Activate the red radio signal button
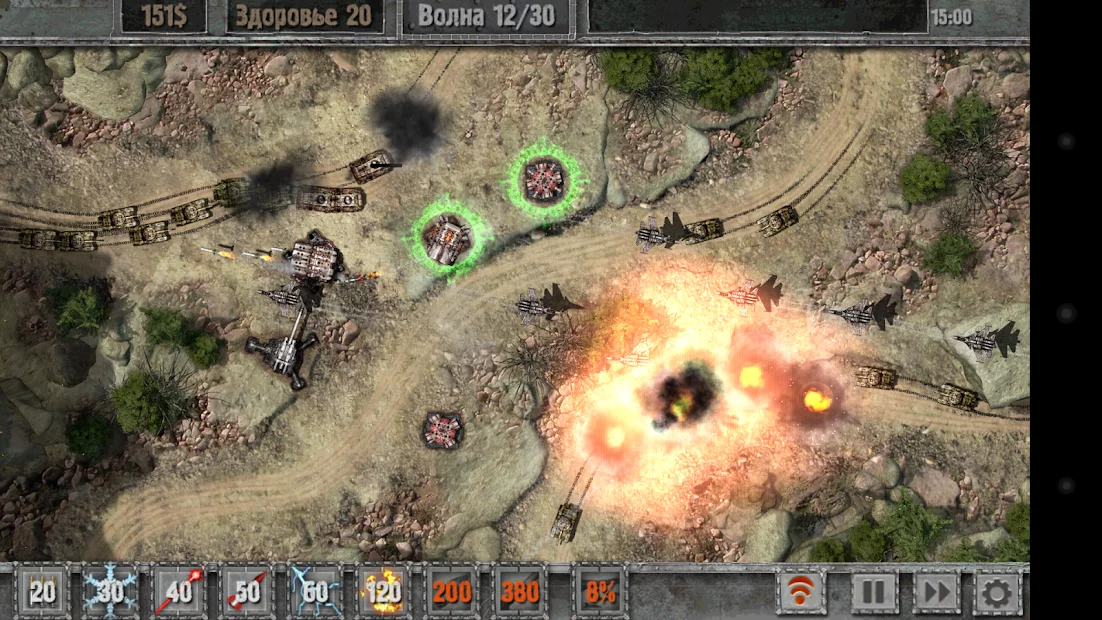Viewport: 1102px width, 620px height. tap(802, 592)
